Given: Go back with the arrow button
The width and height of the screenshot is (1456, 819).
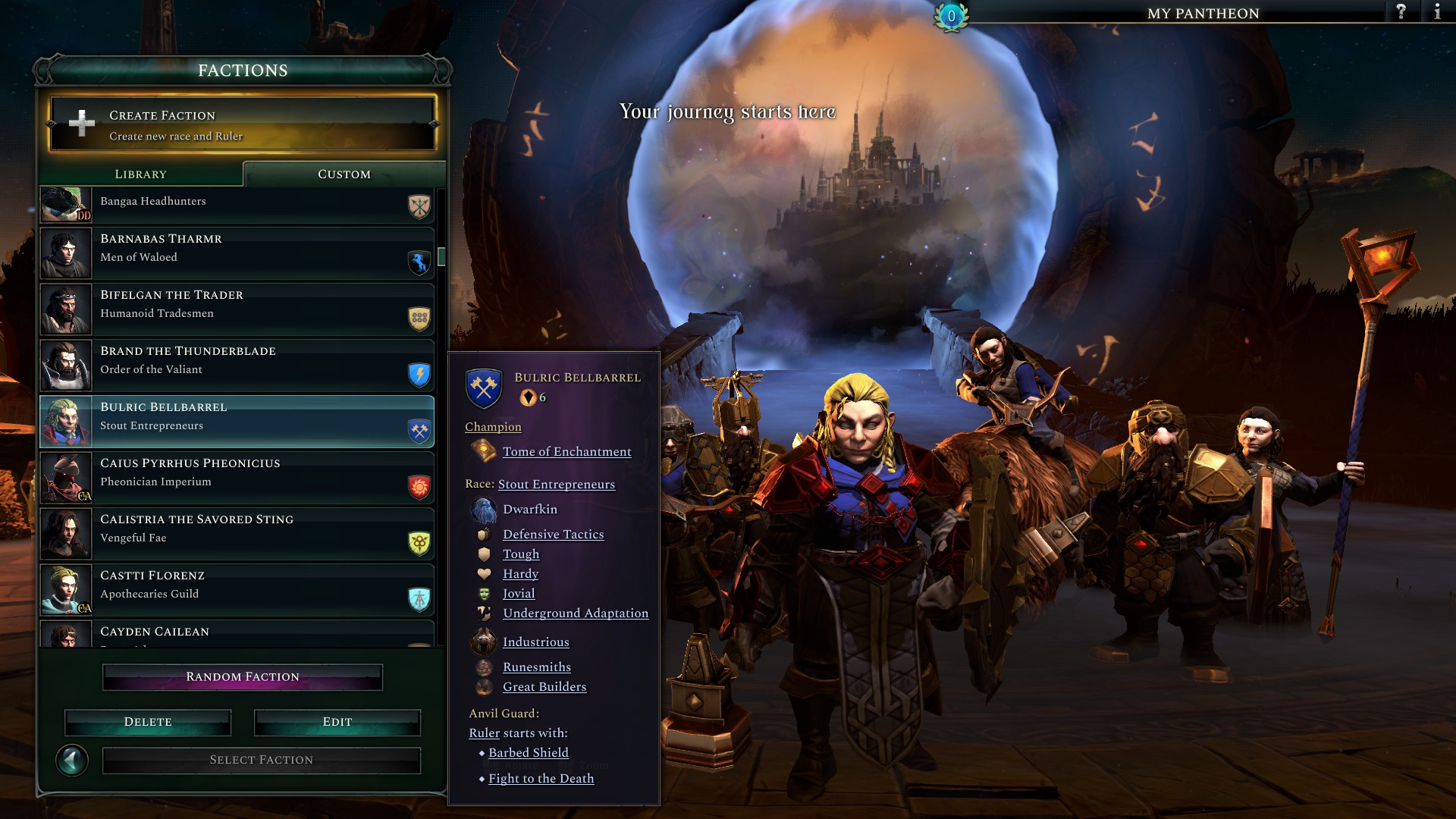Looking at the screenshot, I should pyautogui.click(x=72, y=761).
